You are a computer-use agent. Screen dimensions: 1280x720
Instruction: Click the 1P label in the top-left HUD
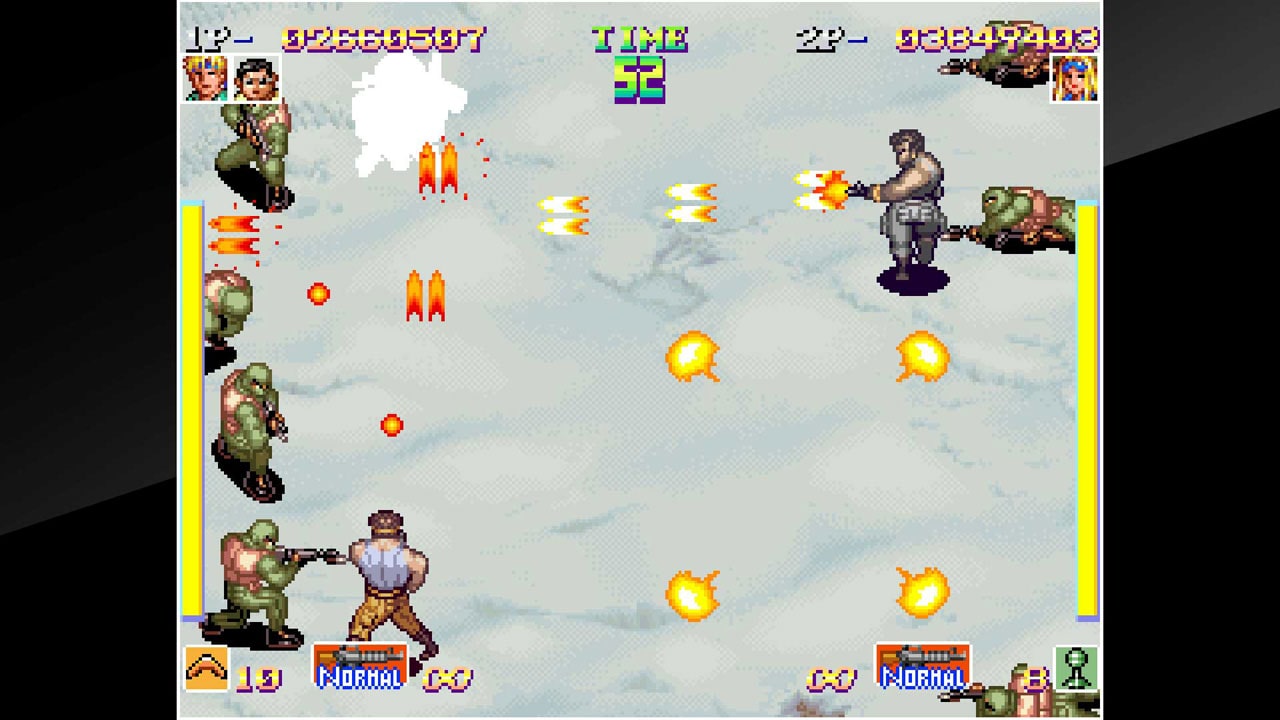click(203, 38)
